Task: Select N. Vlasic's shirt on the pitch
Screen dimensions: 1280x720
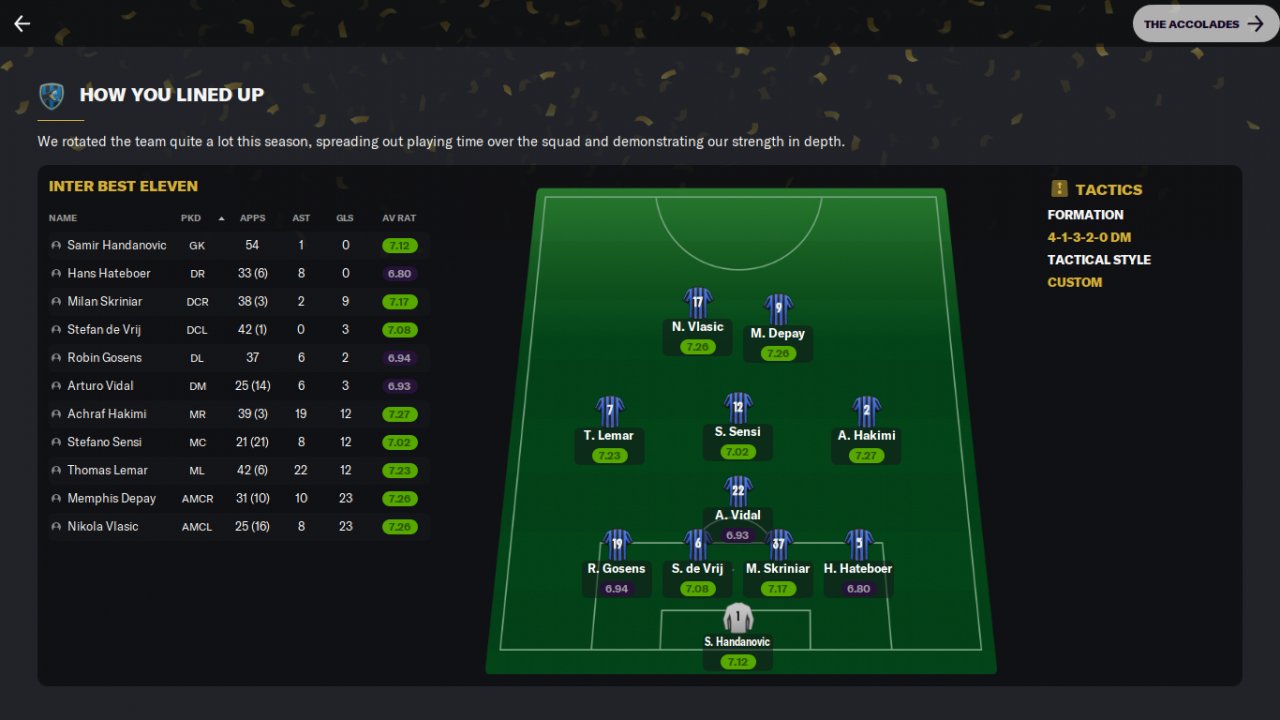Action: coord(697,303)
